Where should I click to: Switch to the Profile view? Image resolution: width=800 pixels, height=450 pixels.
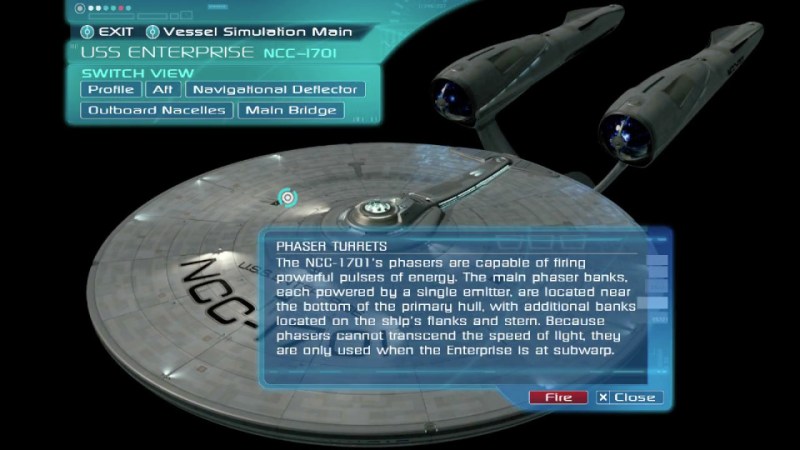(111, 89)
